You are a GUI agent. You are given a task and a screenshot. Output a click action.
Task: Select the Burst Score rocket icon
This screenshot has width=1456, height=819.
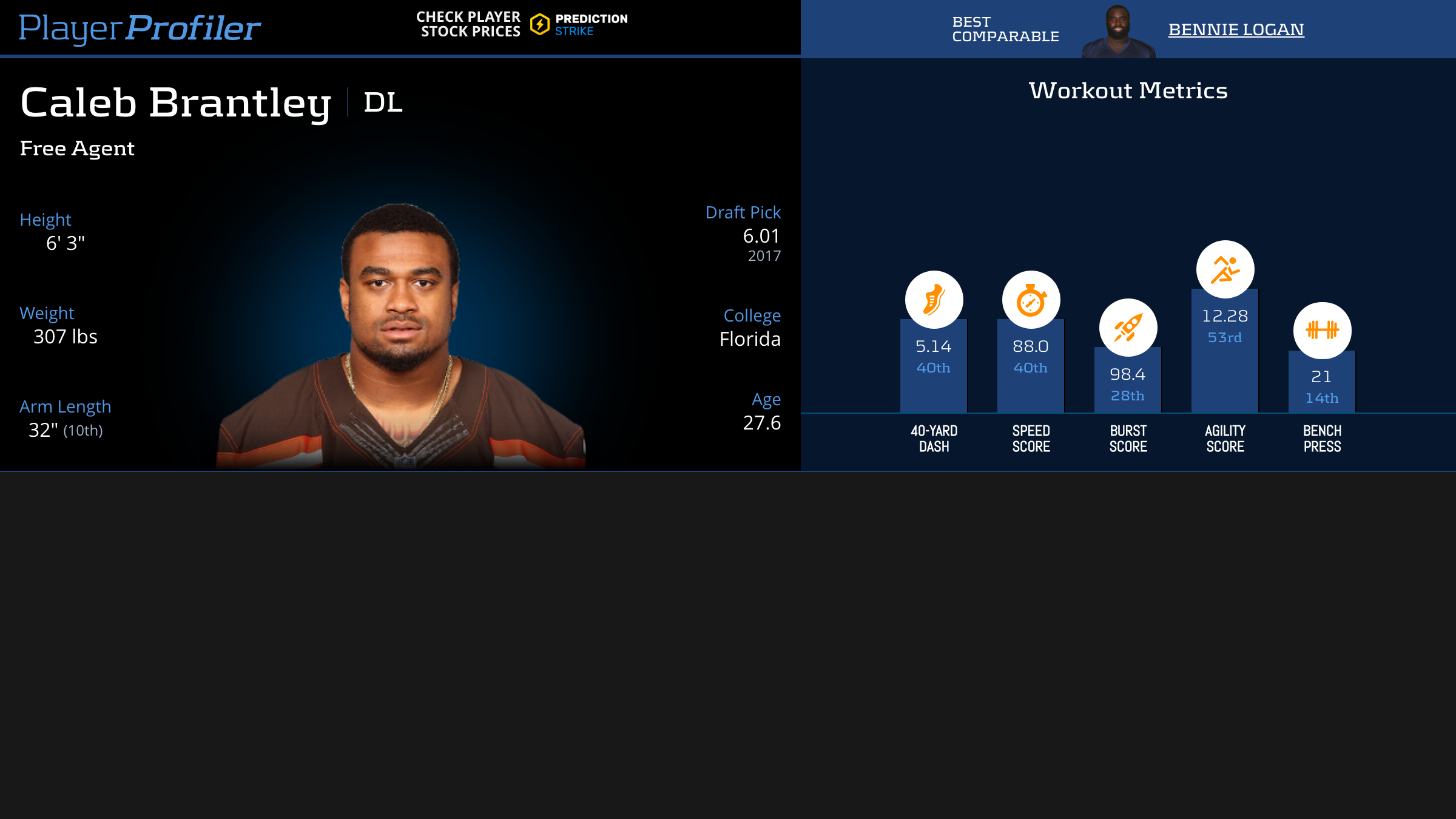click(x=1128, y=328)
